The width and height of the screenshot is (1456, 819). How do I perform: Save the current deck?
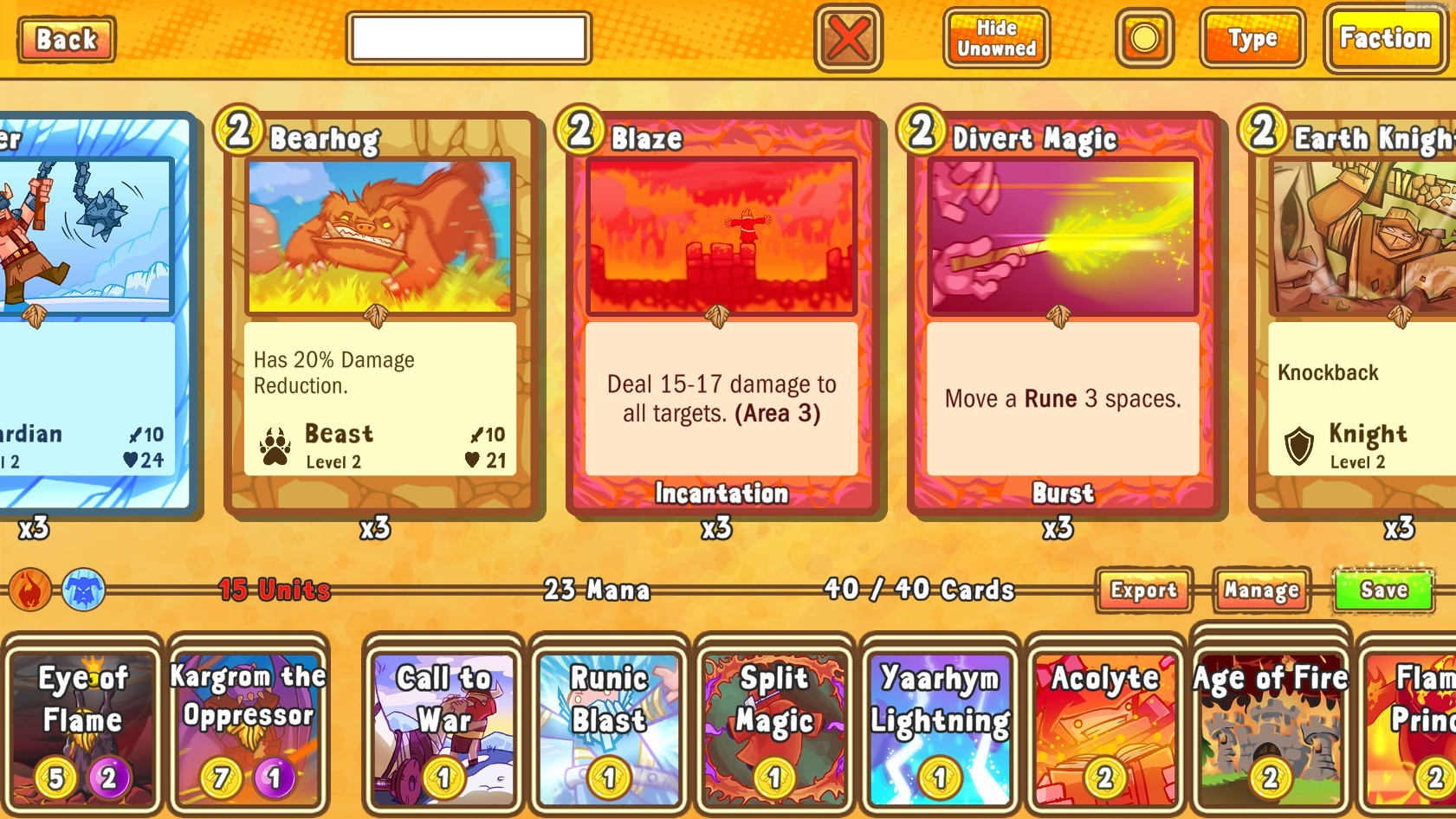click(x=1382, y=590)
